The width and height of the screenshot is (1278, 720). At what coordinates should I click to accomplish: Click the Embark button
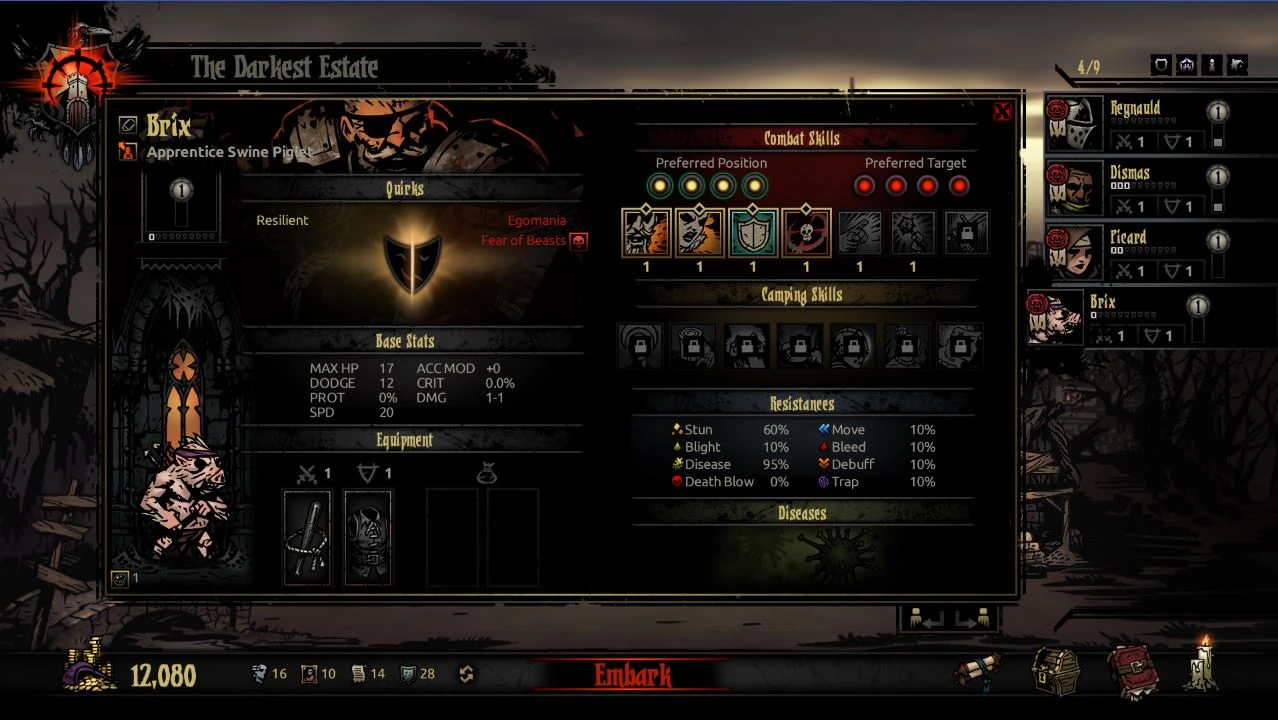click(632, 675)
